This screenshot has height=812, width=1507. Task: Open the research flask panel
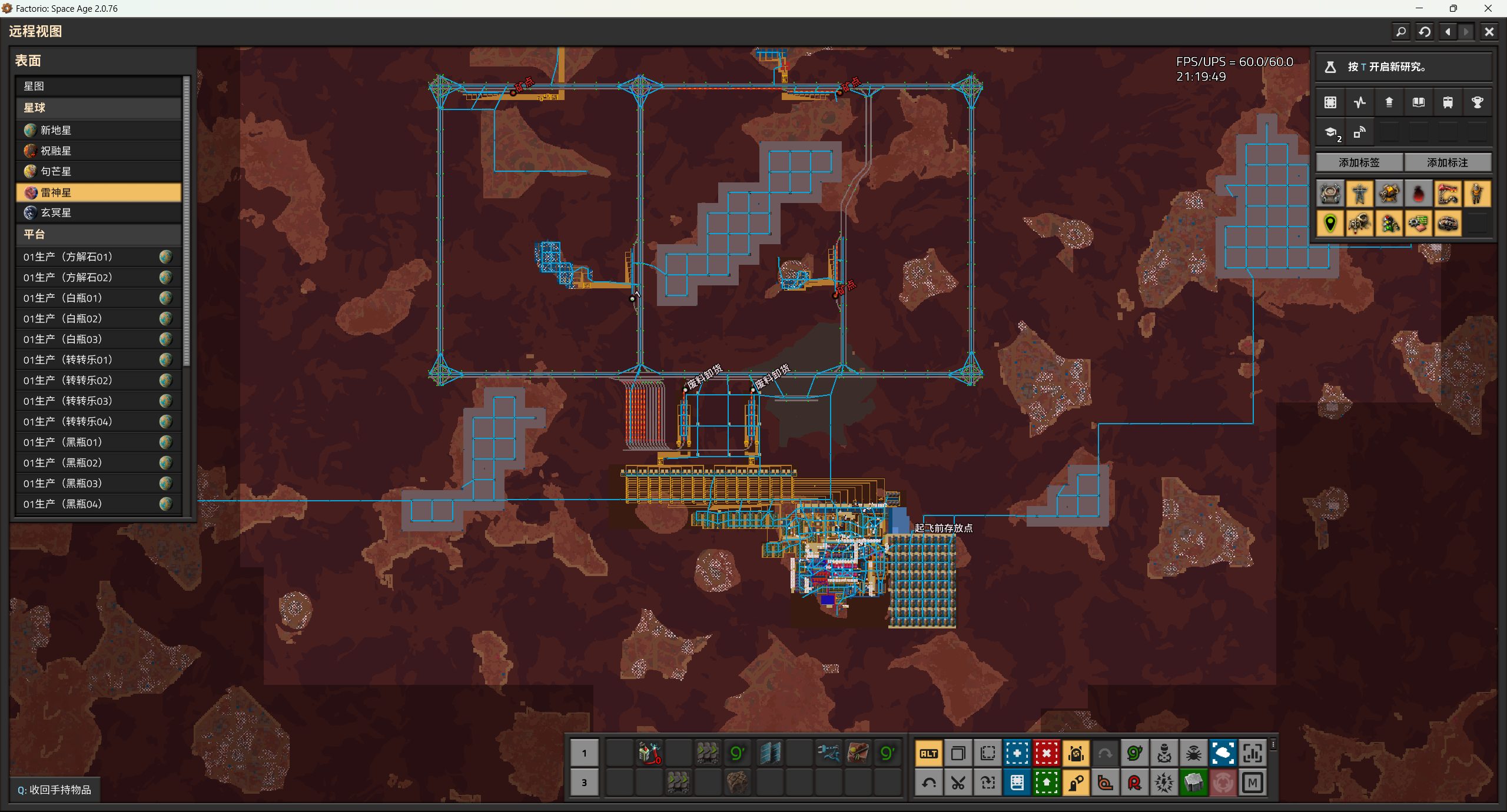(x=1330, y=67)
